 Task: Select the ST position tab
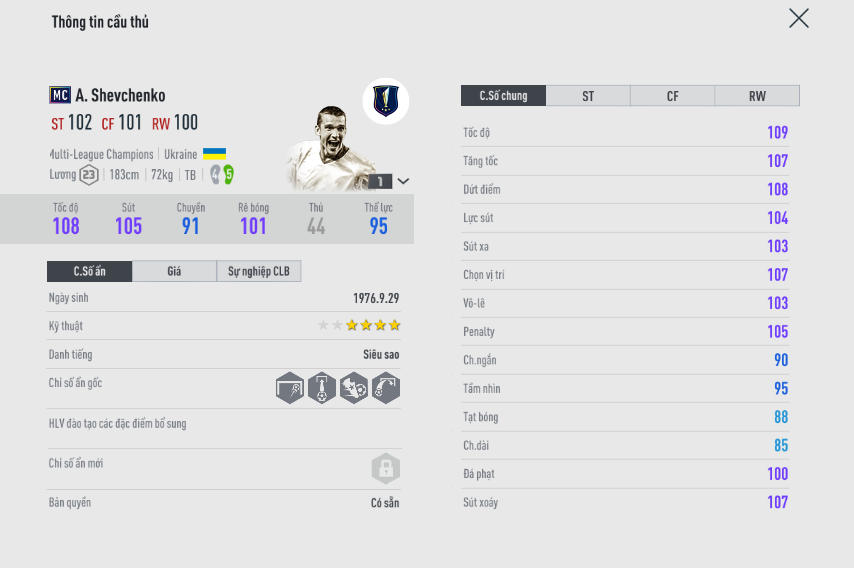pyautogui.click(x=588, y=96)
